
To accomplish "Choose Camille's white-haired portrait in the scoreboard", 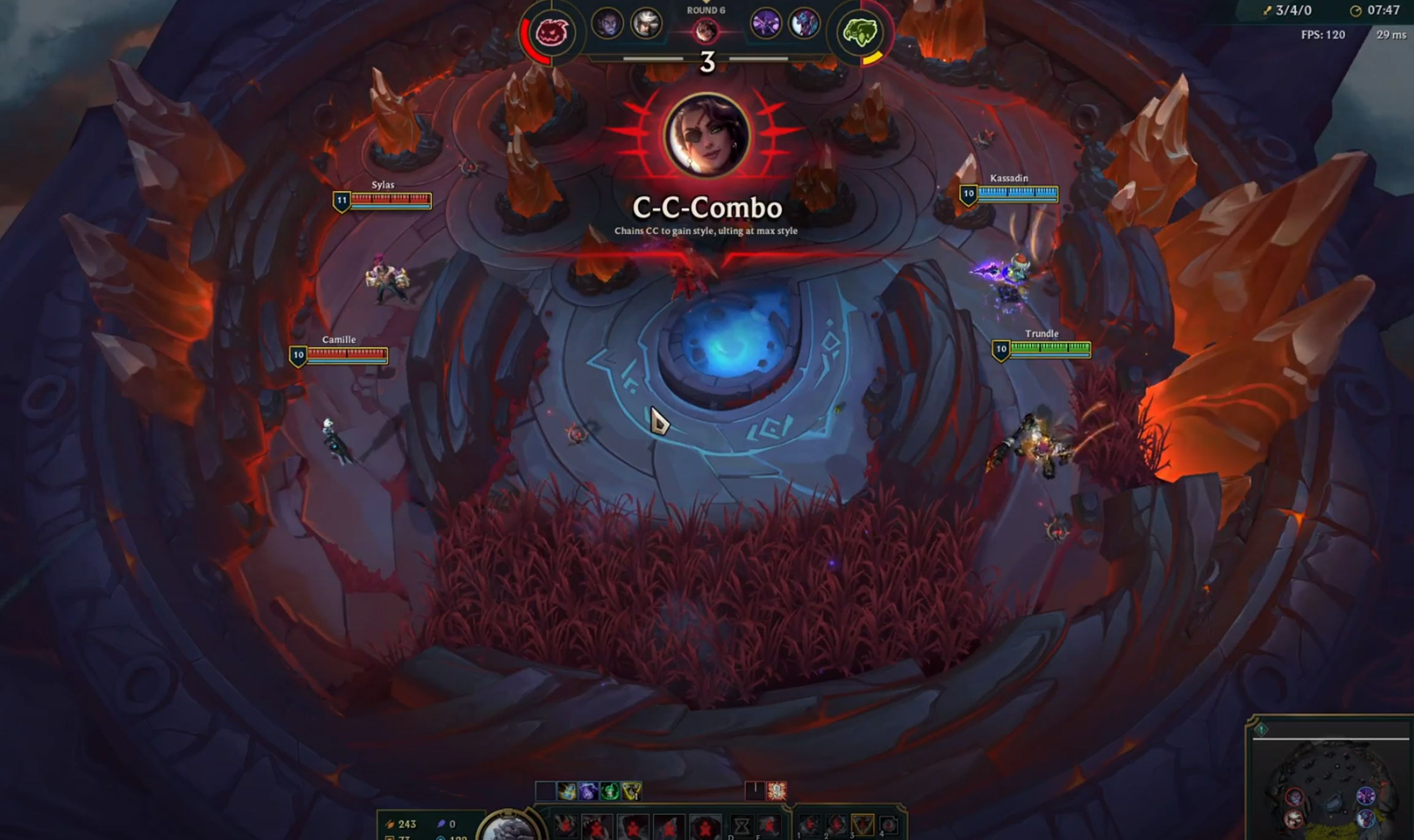I will pos(645,24).
